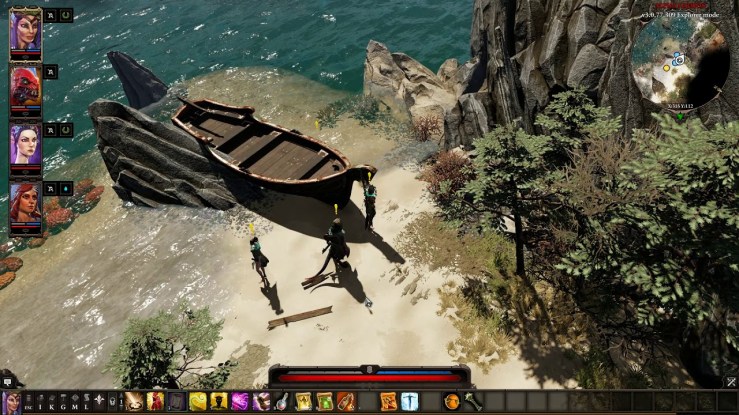This screenshot has height=415, width=739.
Task: Click the green marker below the minimap
Action: 680,117
